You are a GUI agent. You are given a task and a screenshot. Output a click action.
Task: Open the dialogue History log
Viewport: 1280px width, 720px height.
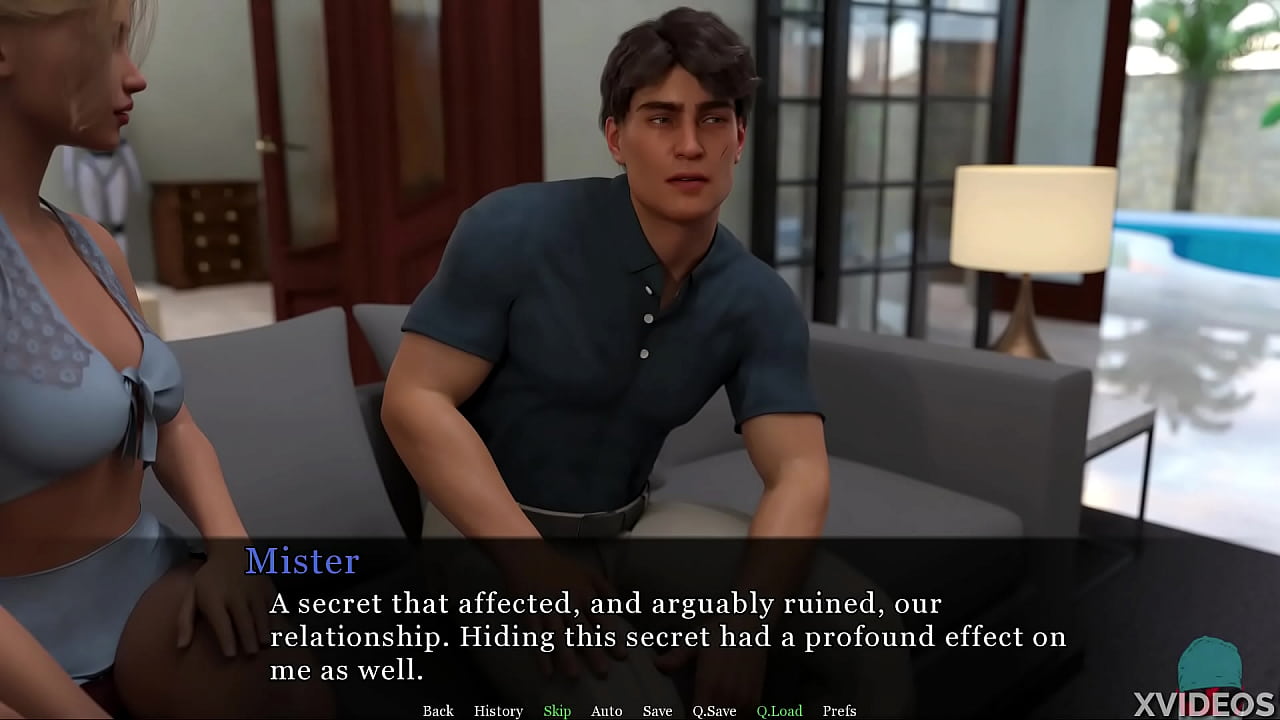[x=498, y=711]
